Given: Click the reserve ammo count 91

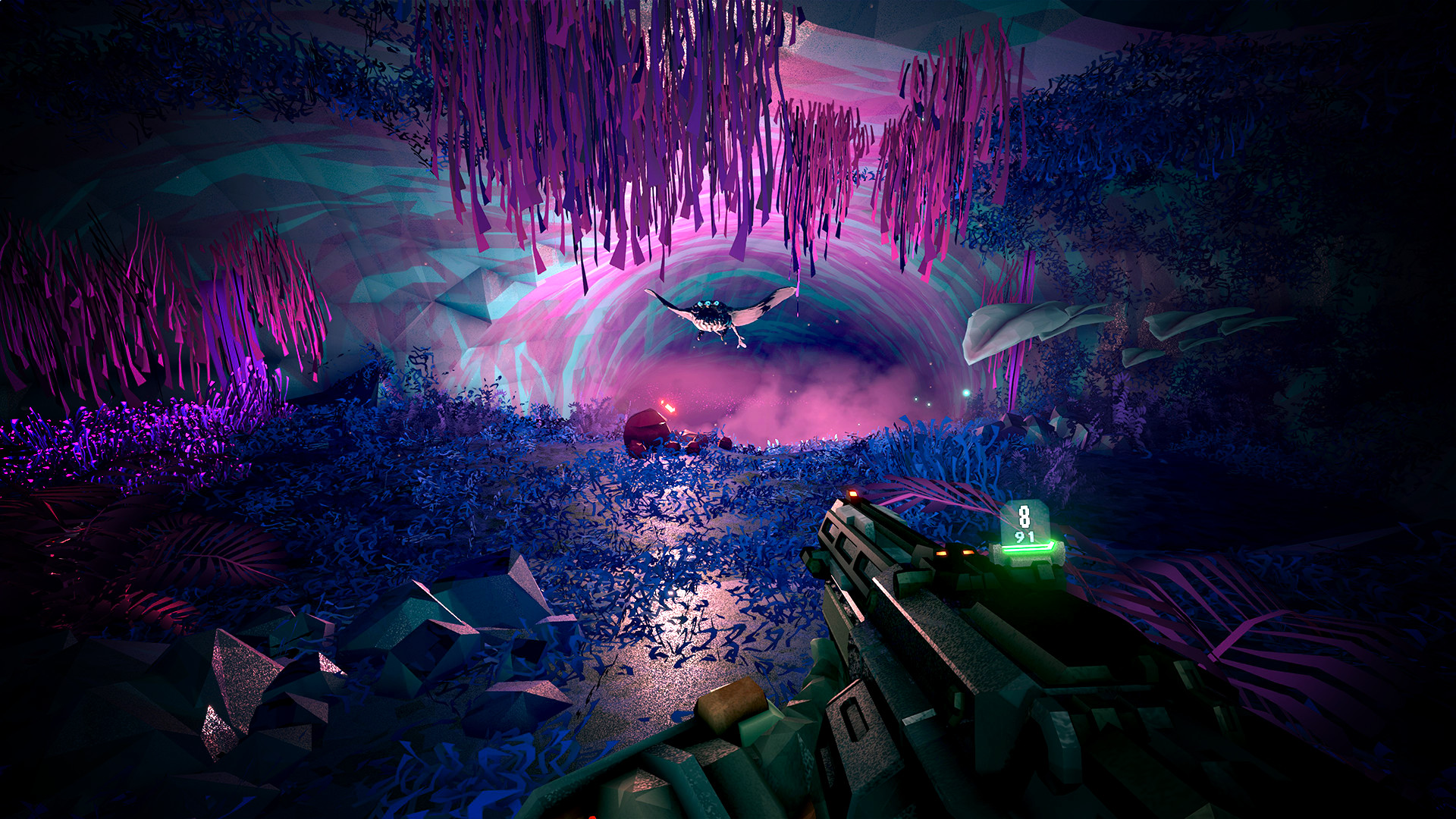Looking at the screenshot, I should click(x=1024, y=537).
